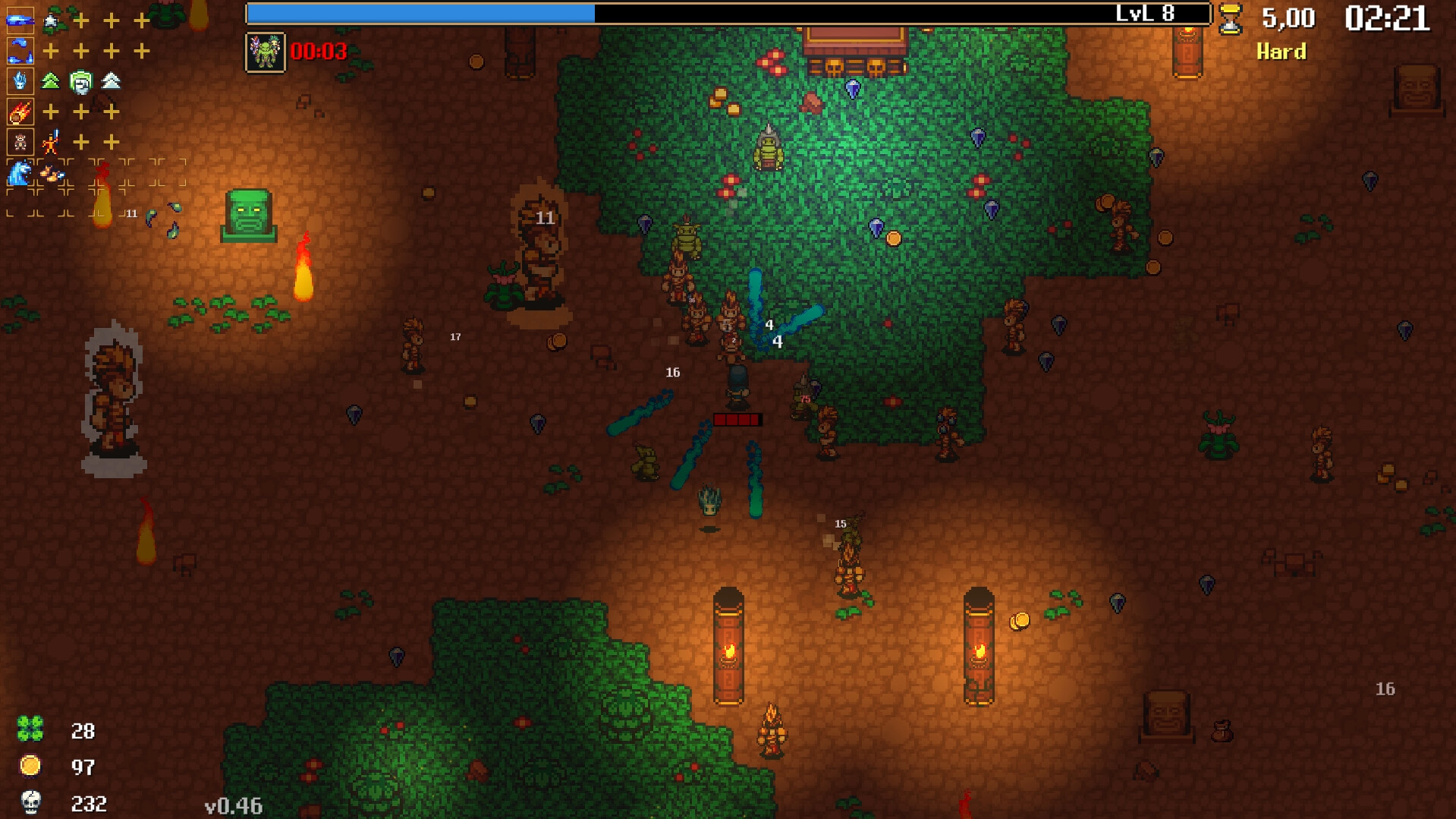This screenshot has width=1456, height=819.
Task: Toggle the shield upgrade indicator
Action: (x=80, y=81)
